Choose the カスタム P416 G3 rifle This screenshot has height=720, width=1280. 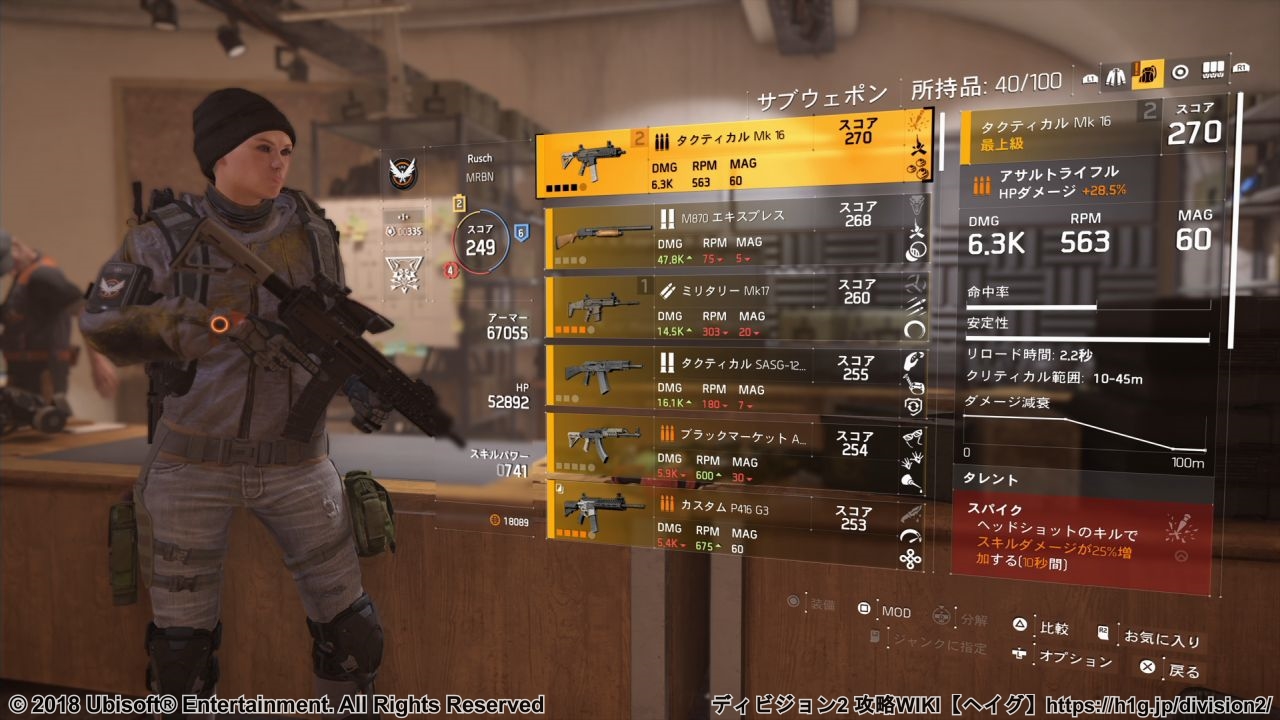tap(735, 523)
